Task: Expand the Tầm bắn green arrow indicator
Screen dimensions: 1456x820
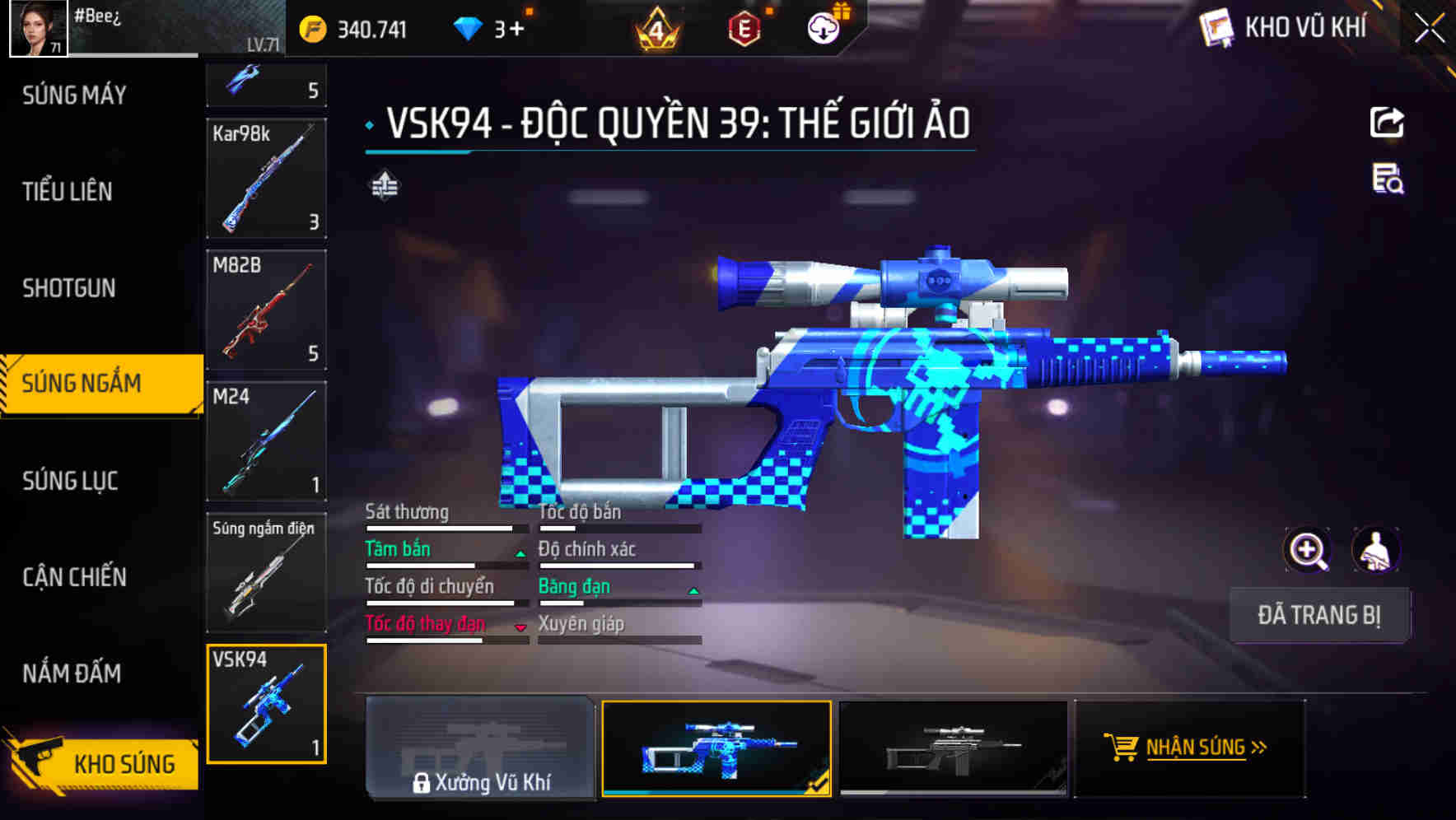Action: 520,554
